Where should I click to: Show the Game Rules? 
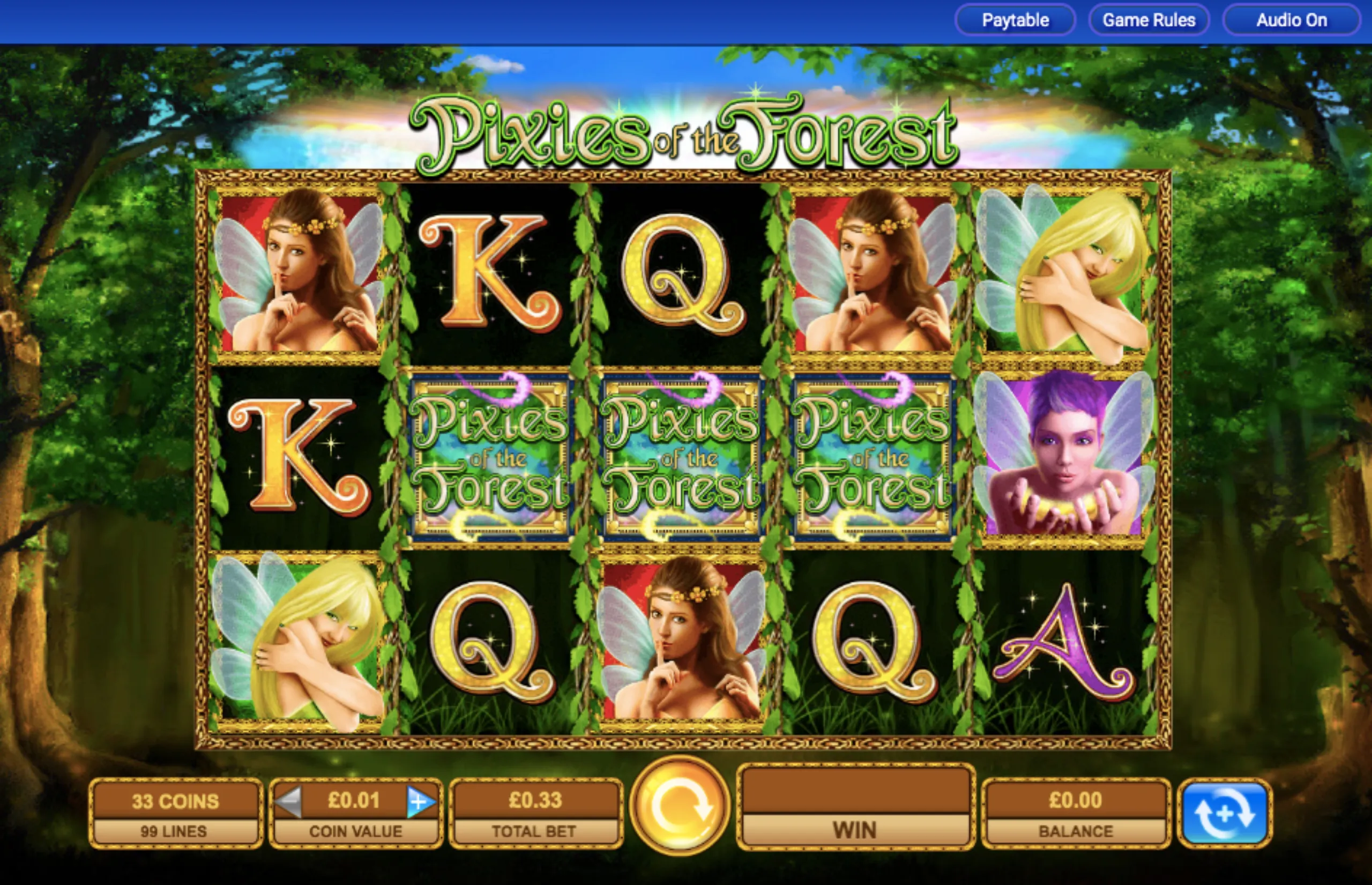click(x=1149, y=21)
